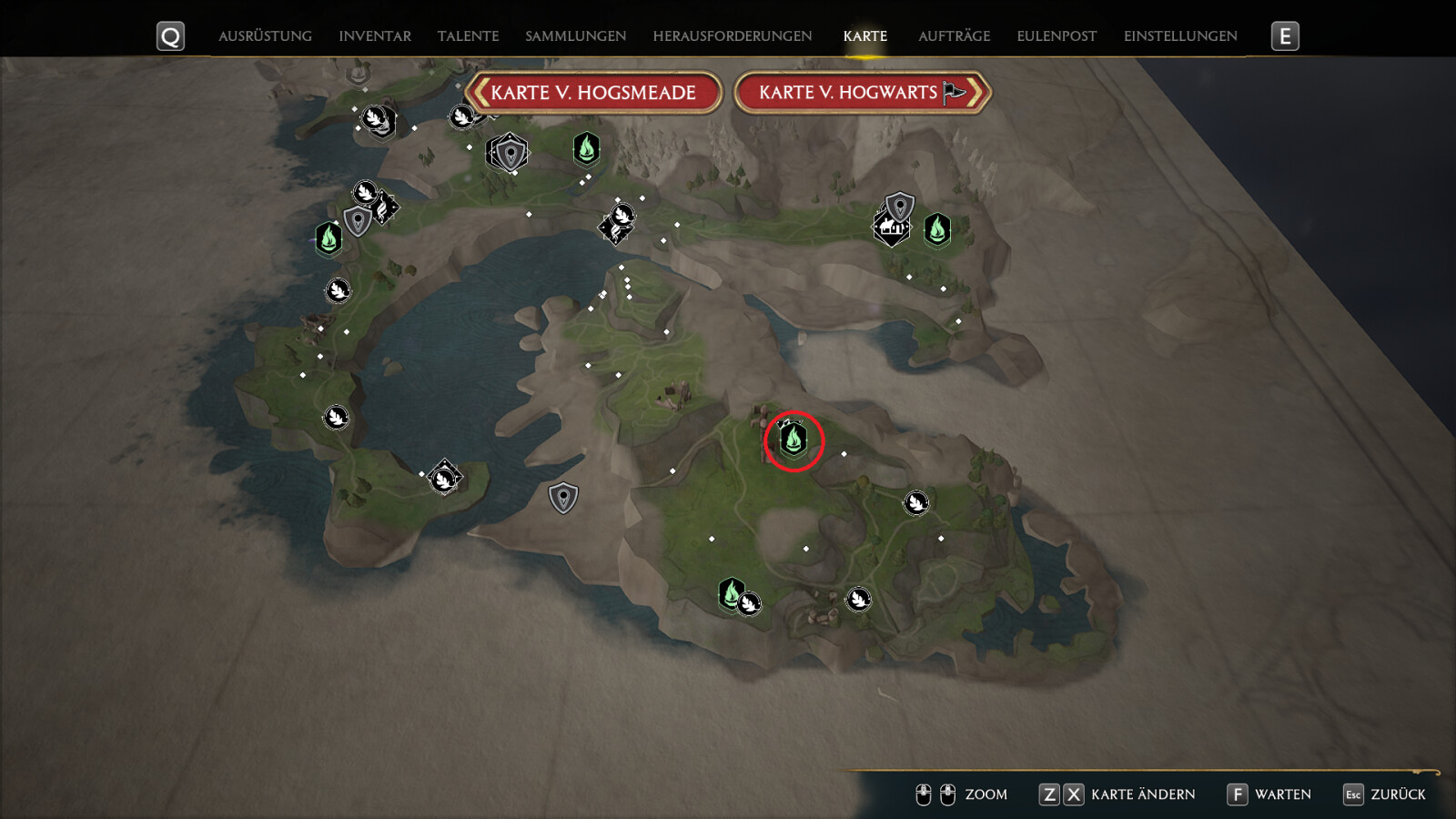Switch to the Inventar tab
This screenshot has height=819, width=1456.
click(x=375, y=36)
